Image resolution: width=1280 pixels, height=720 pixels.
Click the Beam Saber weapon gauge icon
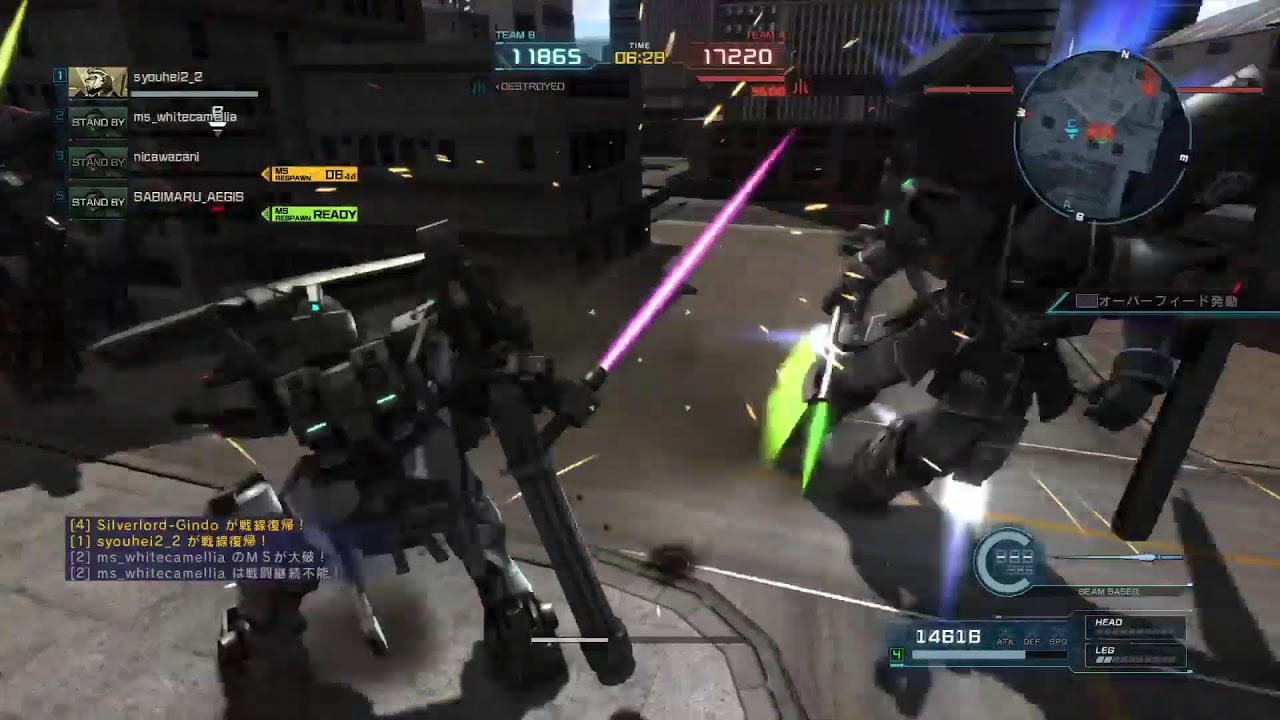tap(1007, 561)
